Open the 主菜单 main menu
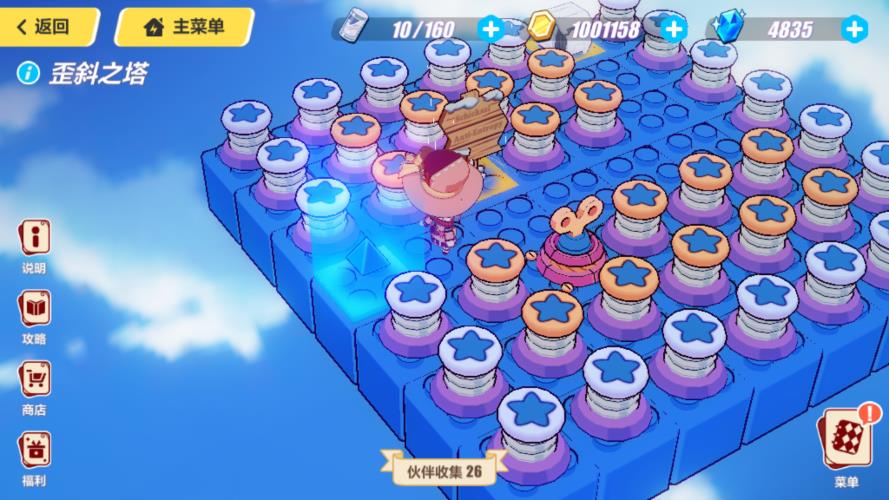The width and height of the screenshot is (889, 500). [x=184, y=27]
